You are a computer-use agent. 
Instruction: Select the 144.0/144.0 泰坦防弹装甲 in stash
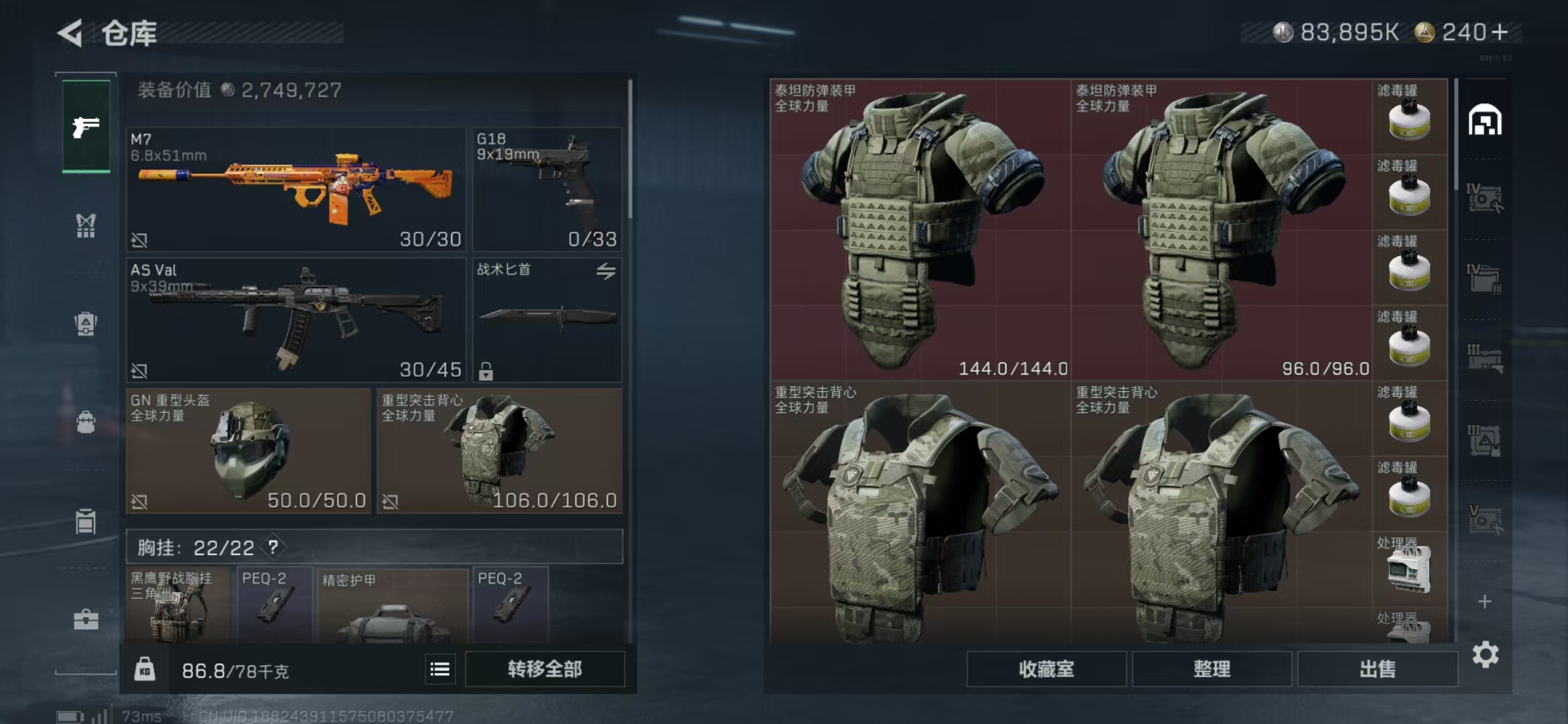919,230
